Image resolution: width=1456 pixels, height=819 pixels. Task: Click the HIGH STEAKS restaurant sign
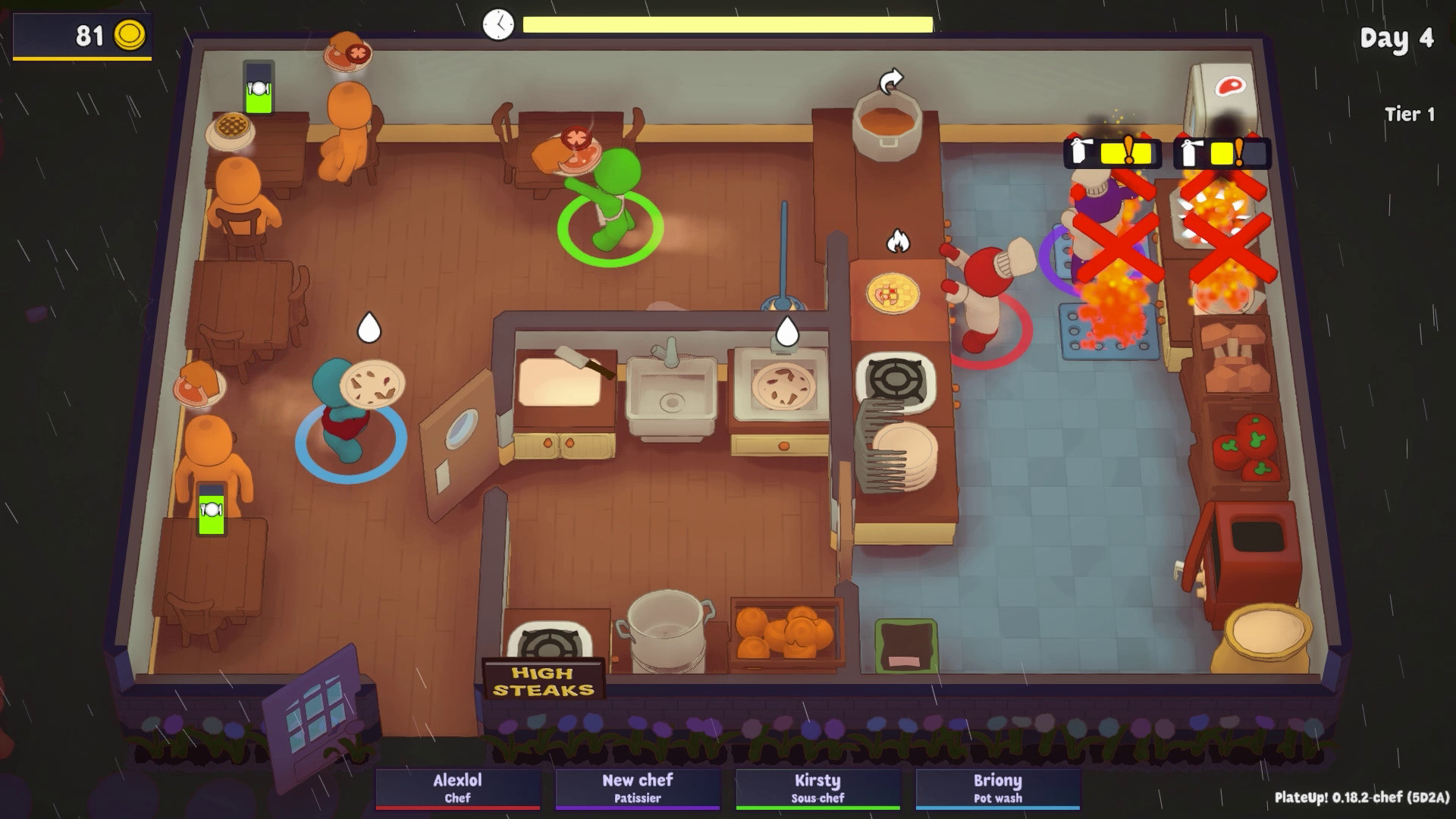click(x=543, y=679)
